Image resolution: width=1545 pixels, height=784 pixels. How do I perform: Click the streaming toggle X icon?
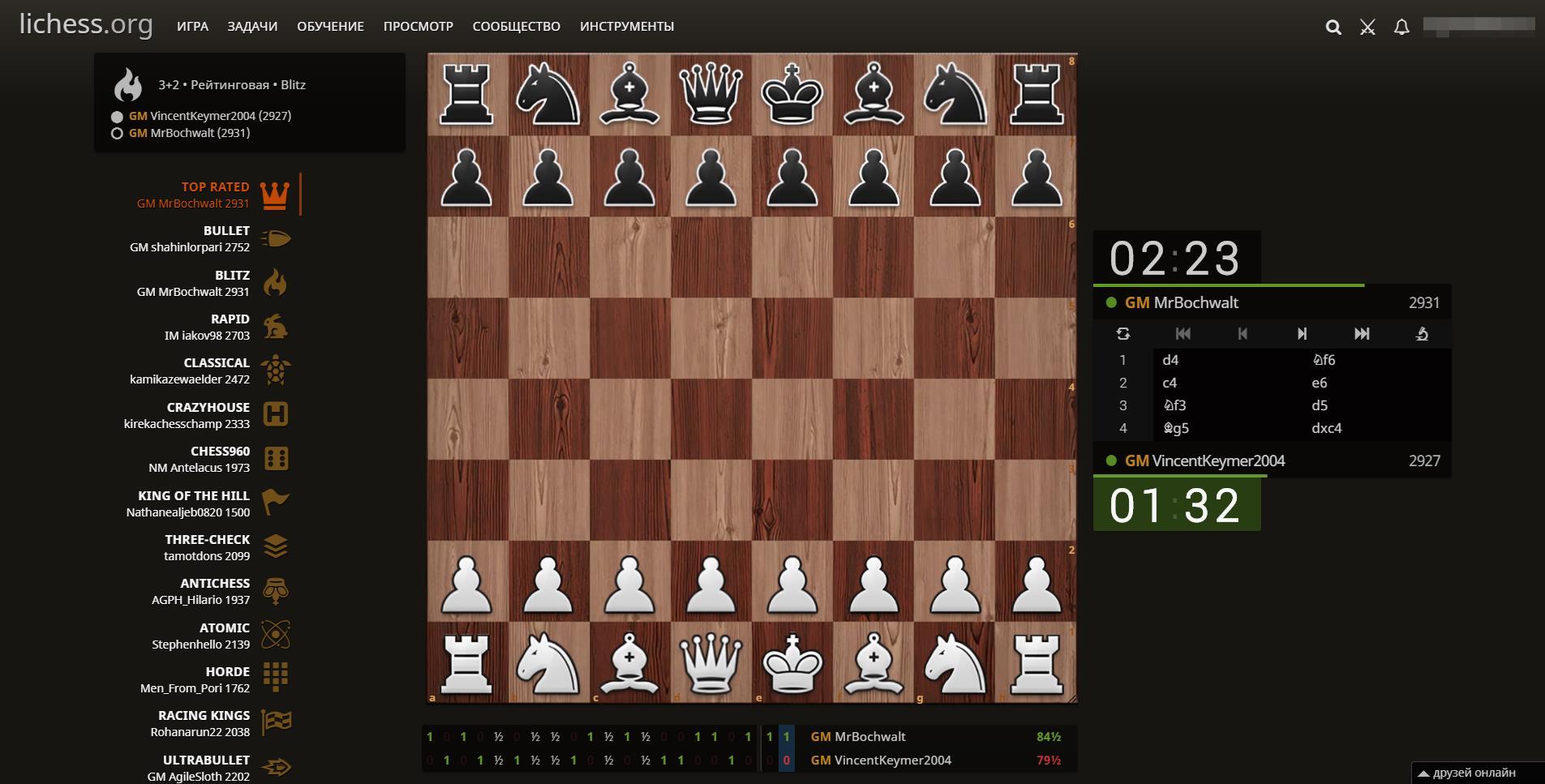tap(1367, 27)
